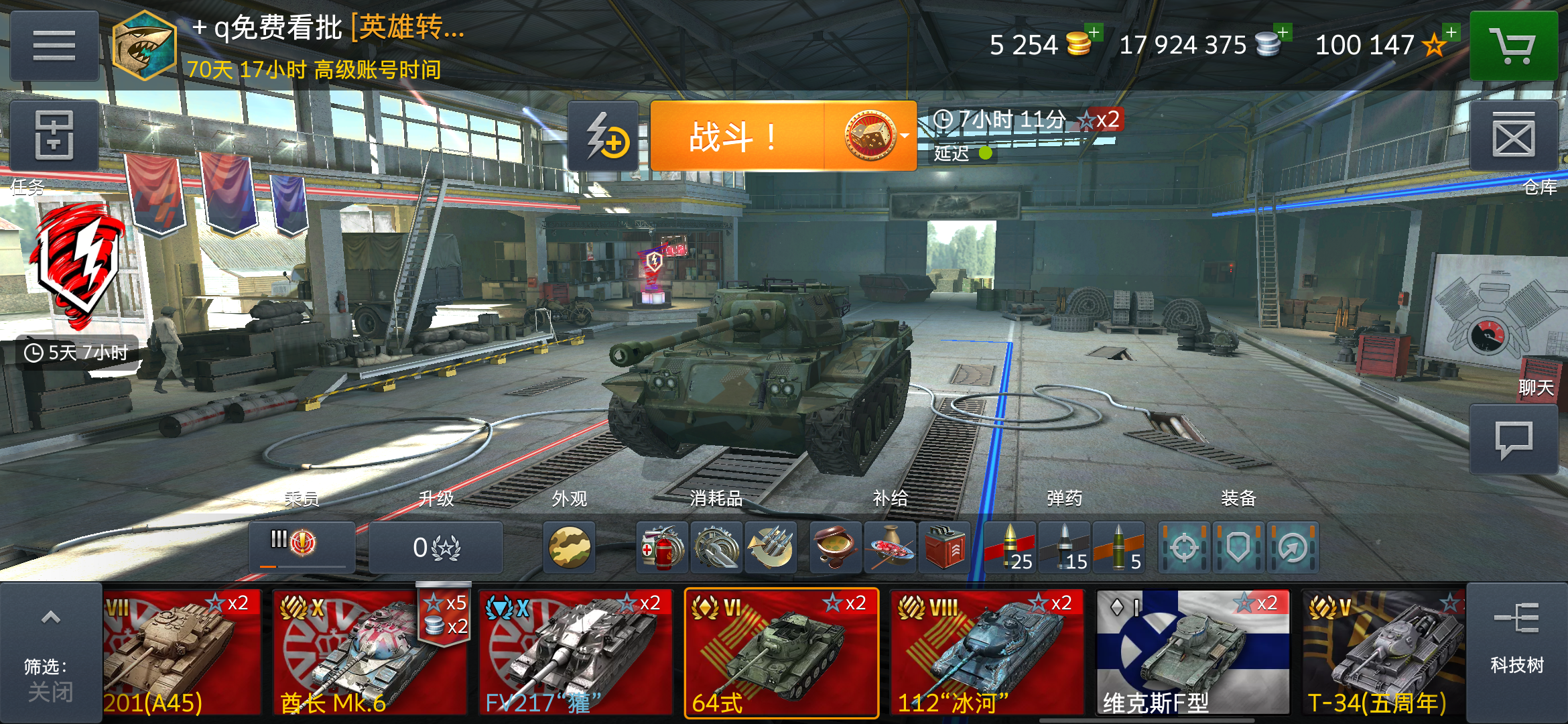Select the premium shell slot showing 25

click(1012, 548)
